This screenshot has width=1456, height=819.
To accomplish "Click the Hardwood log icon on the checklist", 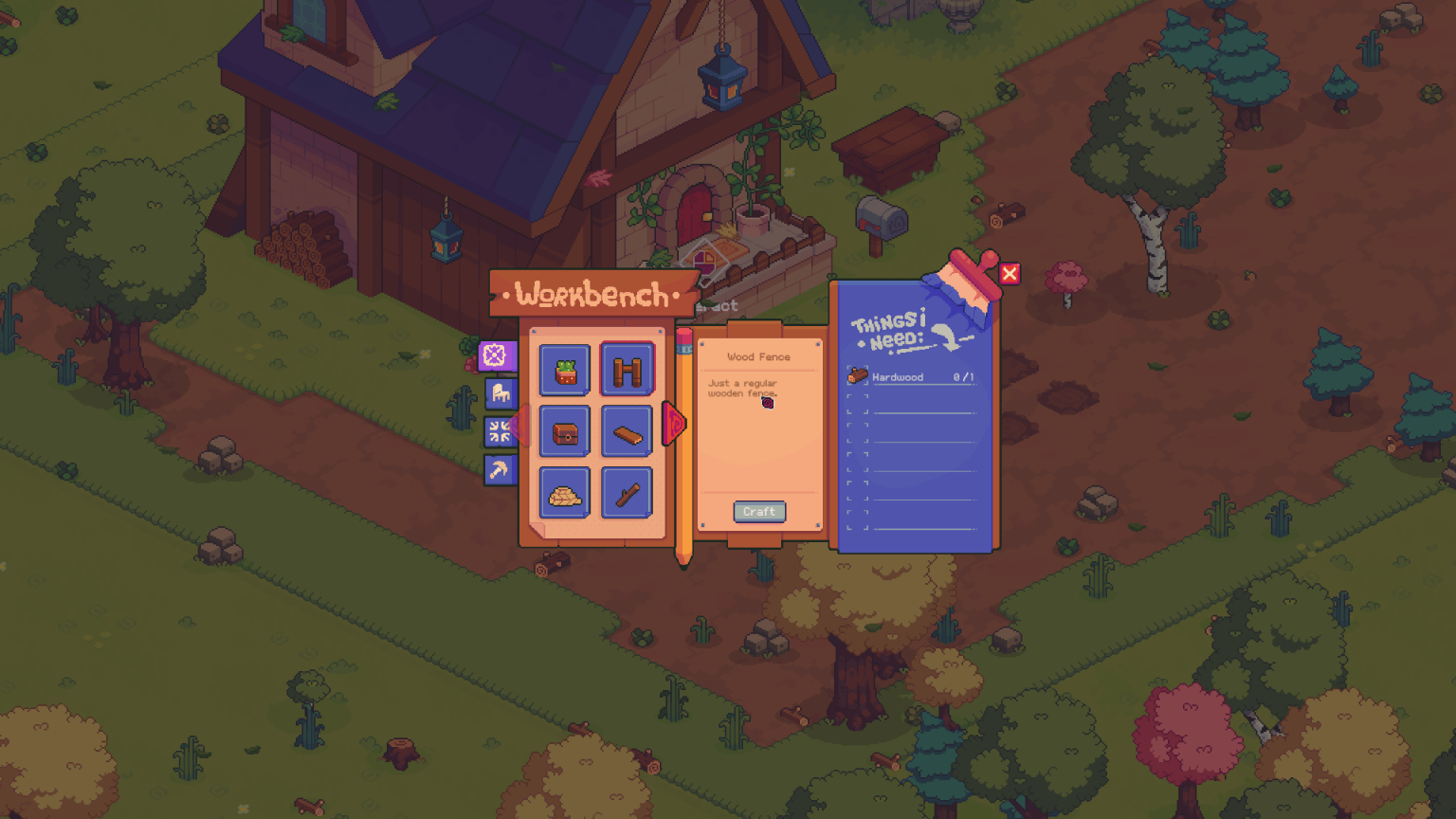I will coord(857,373).
